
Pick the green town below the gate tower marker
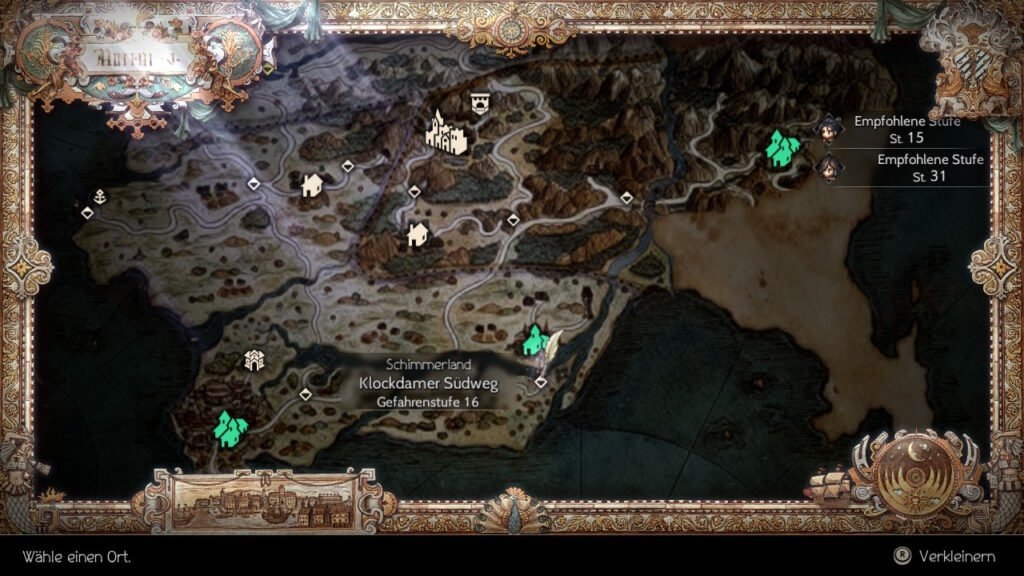pyautogui.click(x=231, y=428)
